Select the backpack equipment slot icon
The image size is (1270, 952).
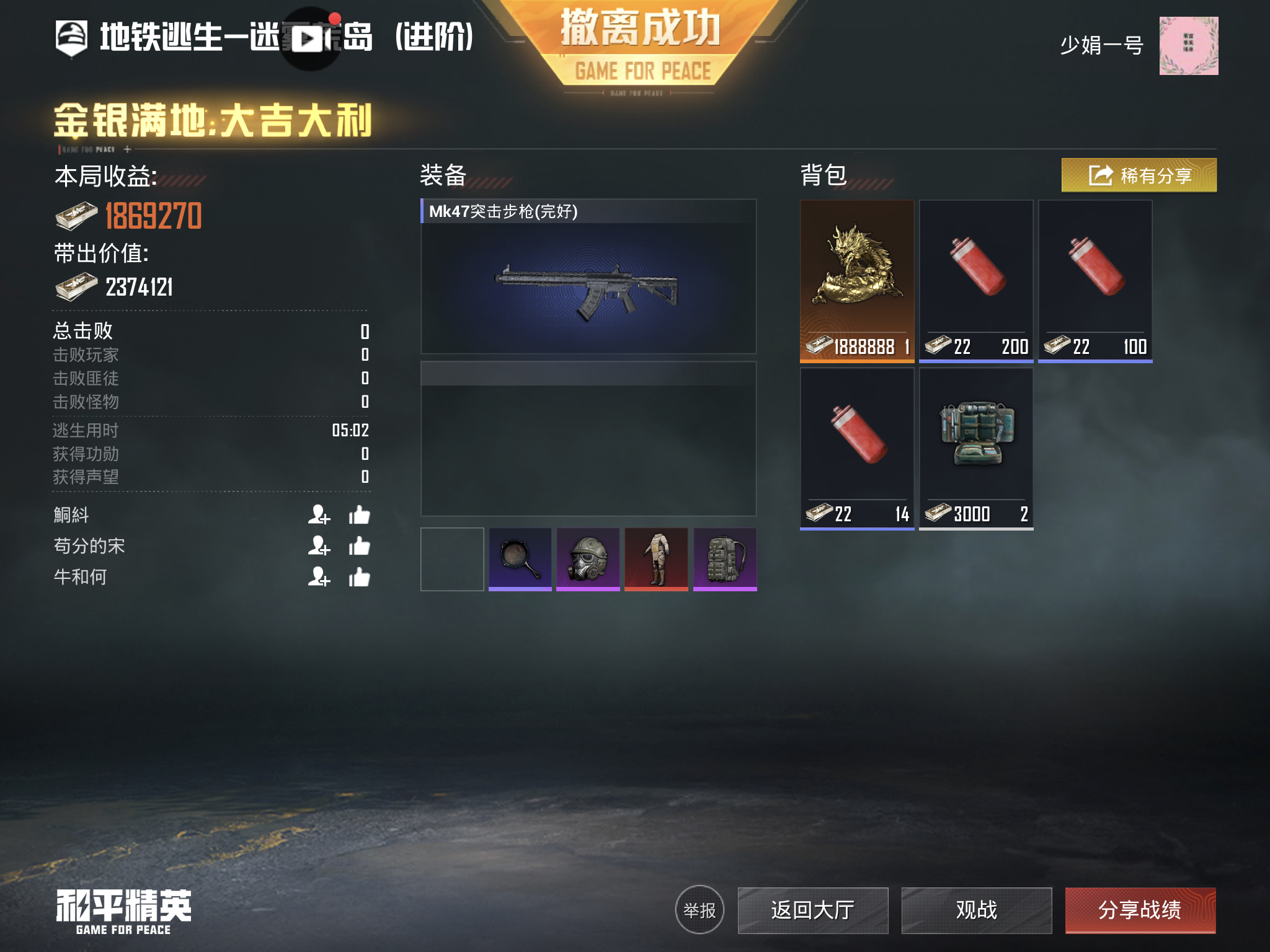pos(726,560)
